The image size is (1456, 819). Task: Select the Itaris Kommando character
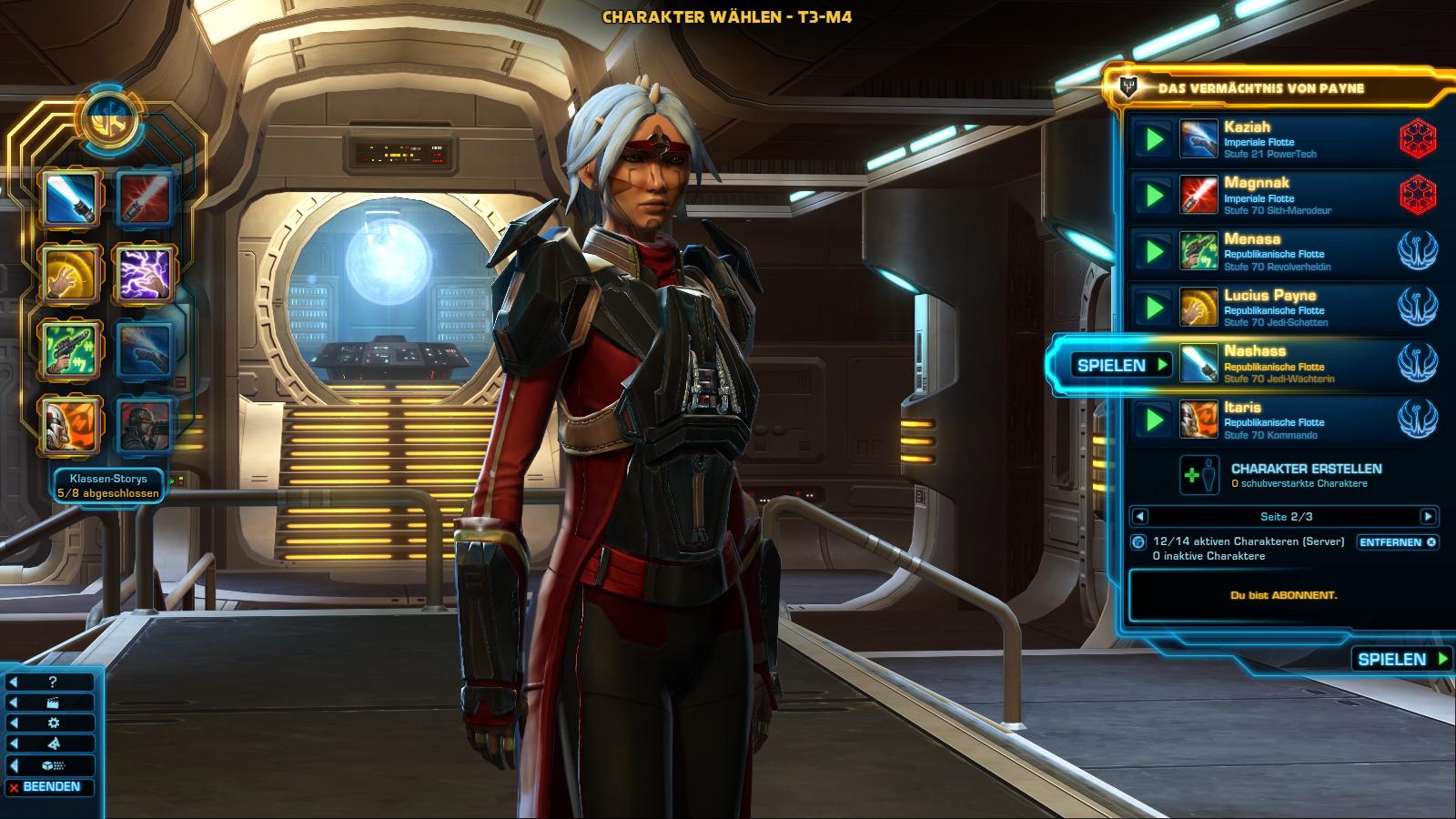pos(1292,420)
